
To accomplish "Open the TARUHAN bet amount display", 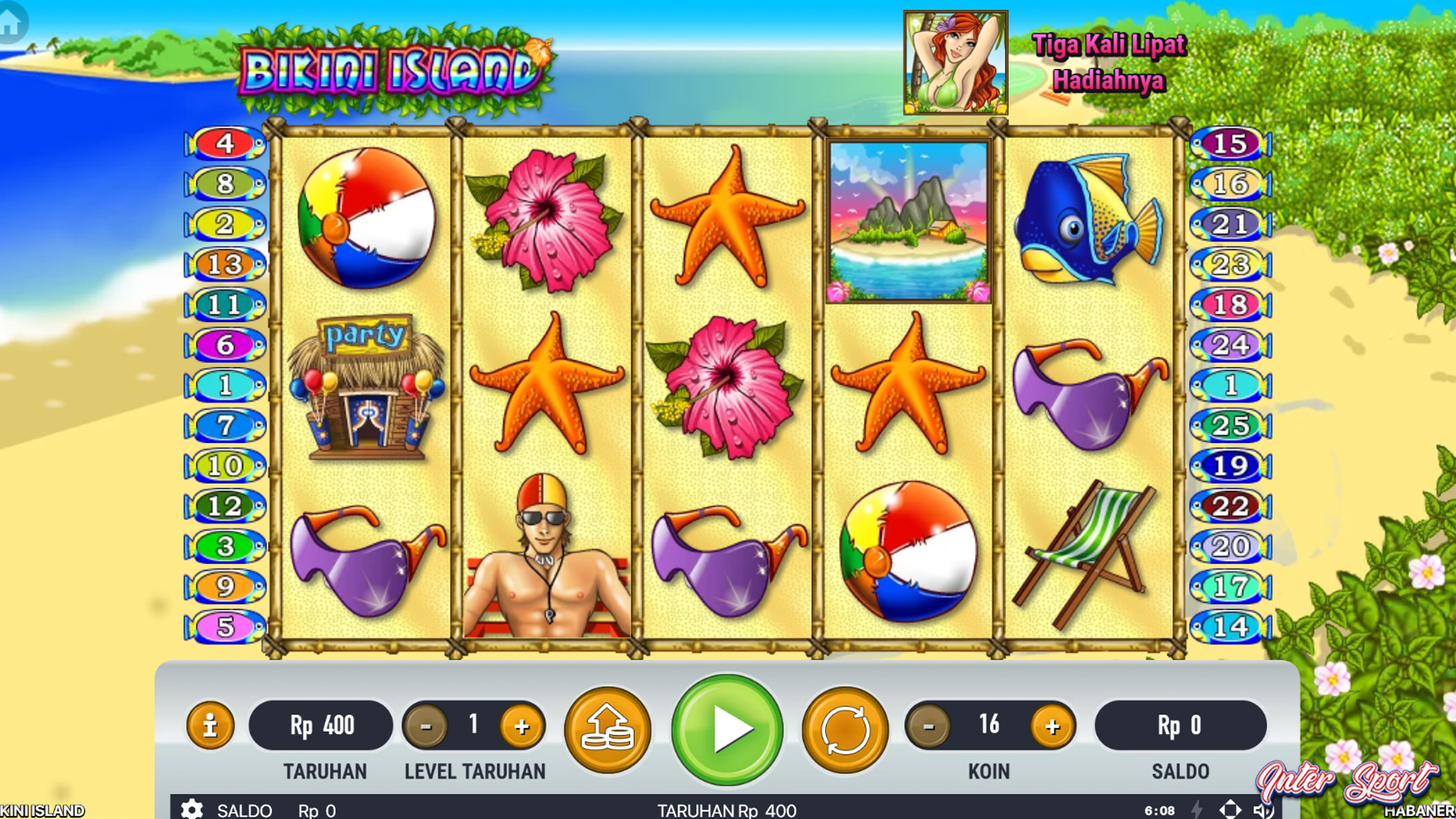I will (x=322, y=726).
